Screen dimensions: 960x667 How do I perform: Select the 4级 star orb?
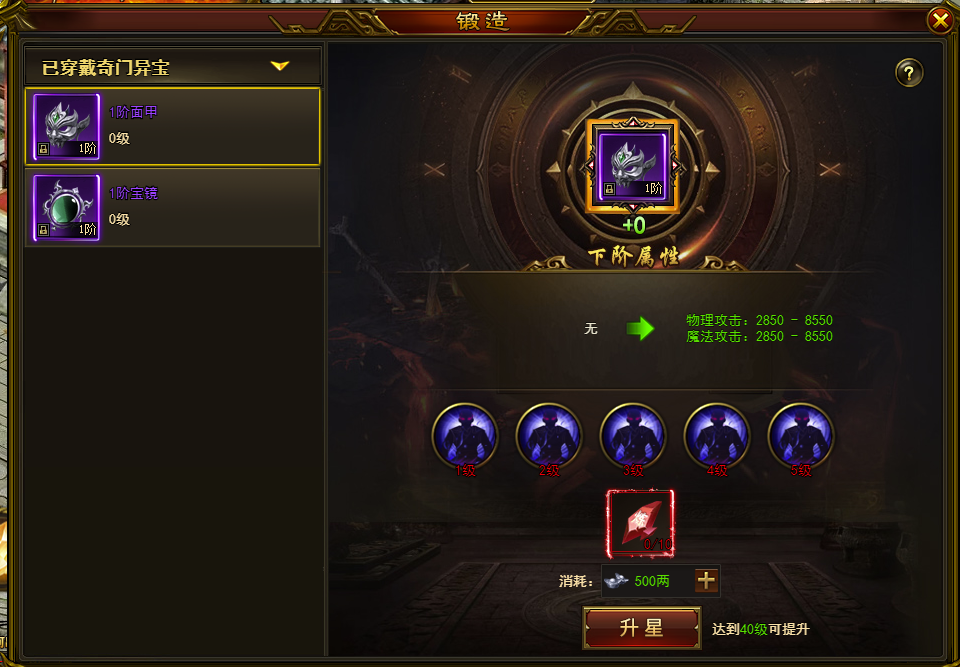point(717,436)
